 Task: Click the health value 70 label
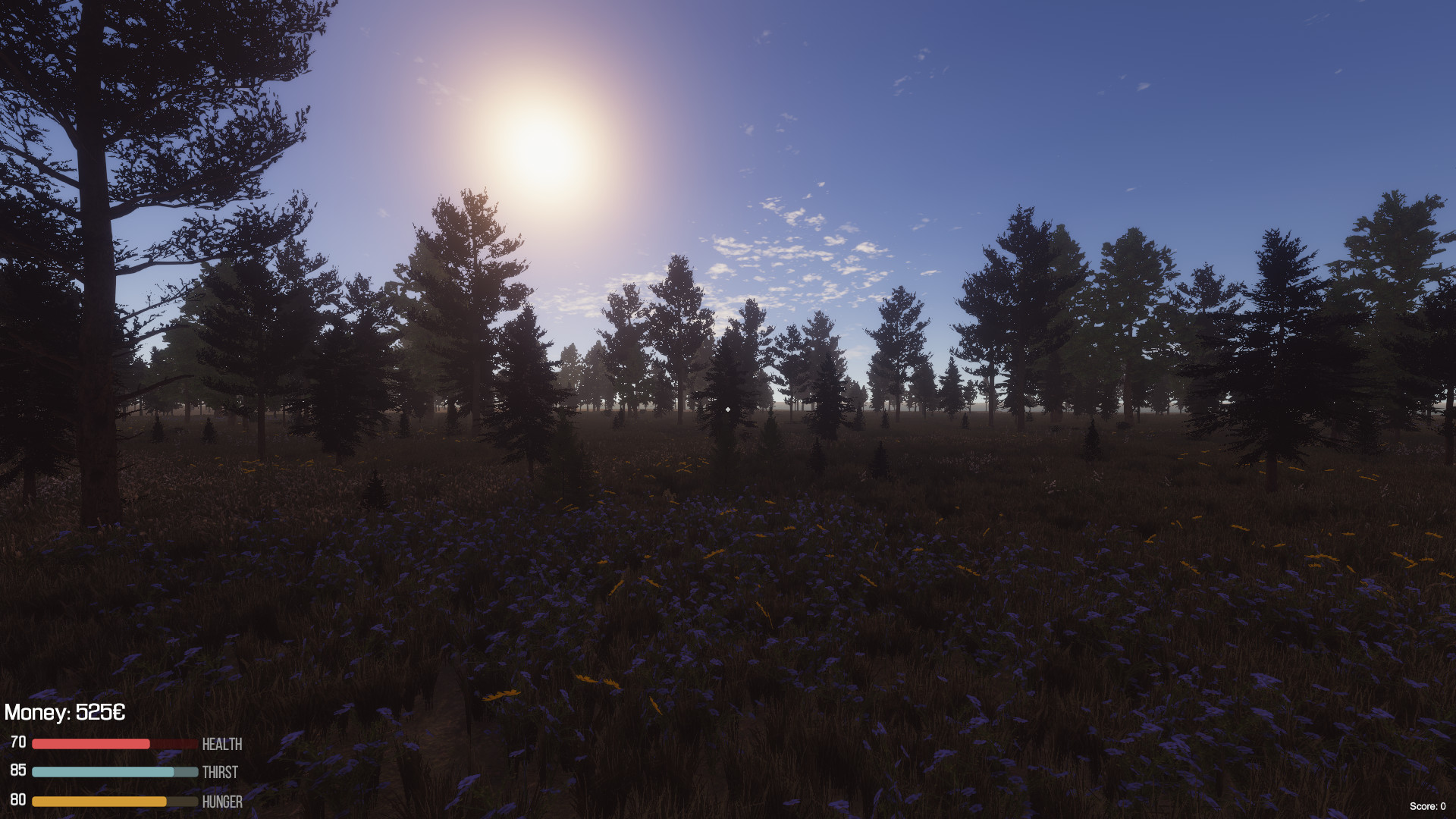click(18, 744)
